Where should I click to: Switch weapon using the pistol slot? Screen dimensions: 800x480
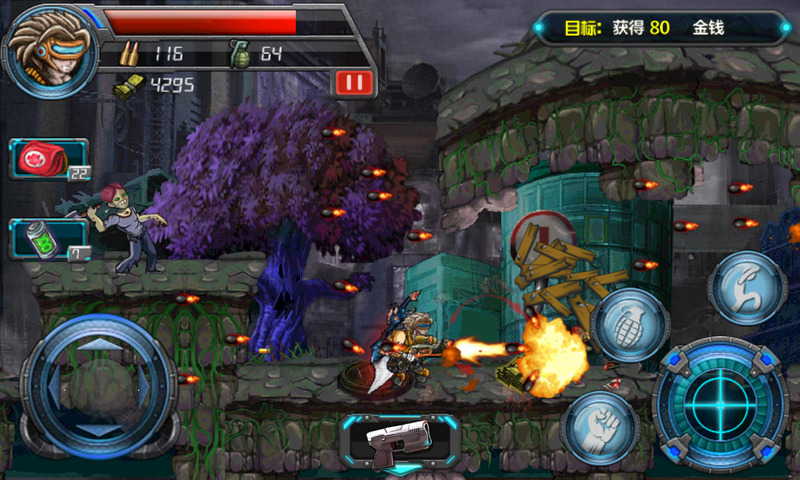[x=399, y=440]
